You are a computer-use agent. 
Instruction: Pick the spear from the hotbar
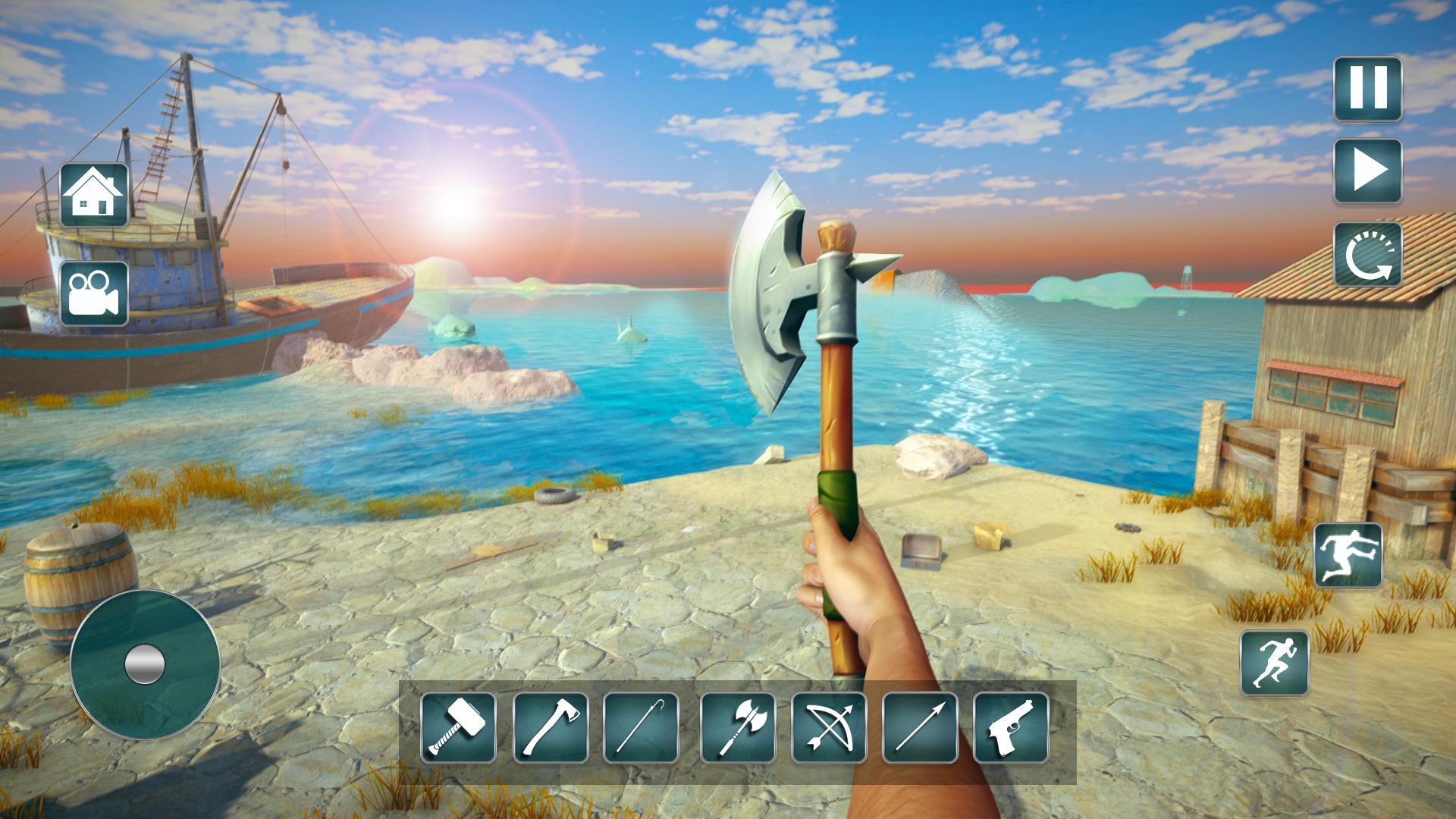(920, 727)
